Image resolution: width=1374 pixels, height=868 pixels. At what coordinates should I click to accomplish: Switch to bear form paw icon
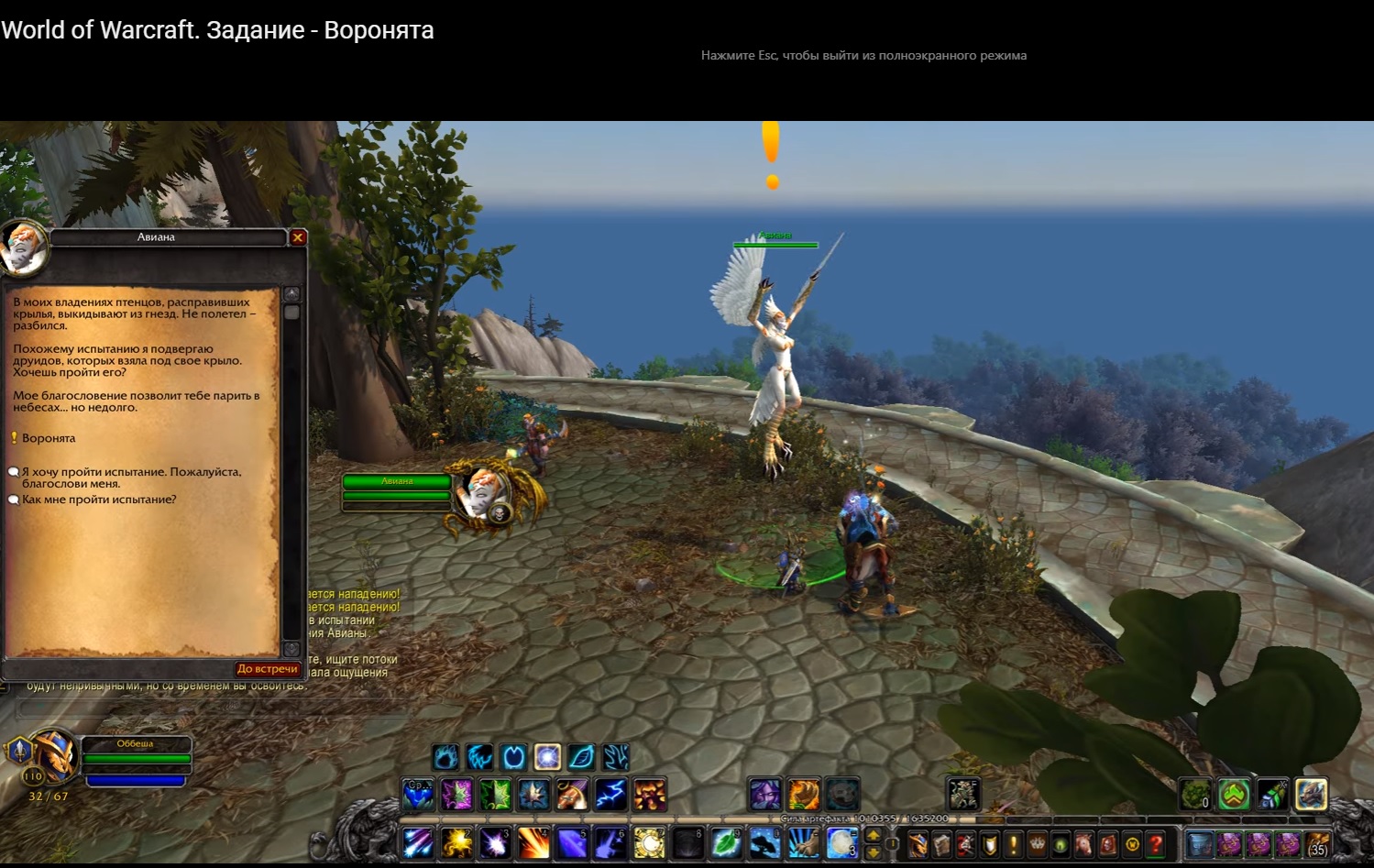446,757
